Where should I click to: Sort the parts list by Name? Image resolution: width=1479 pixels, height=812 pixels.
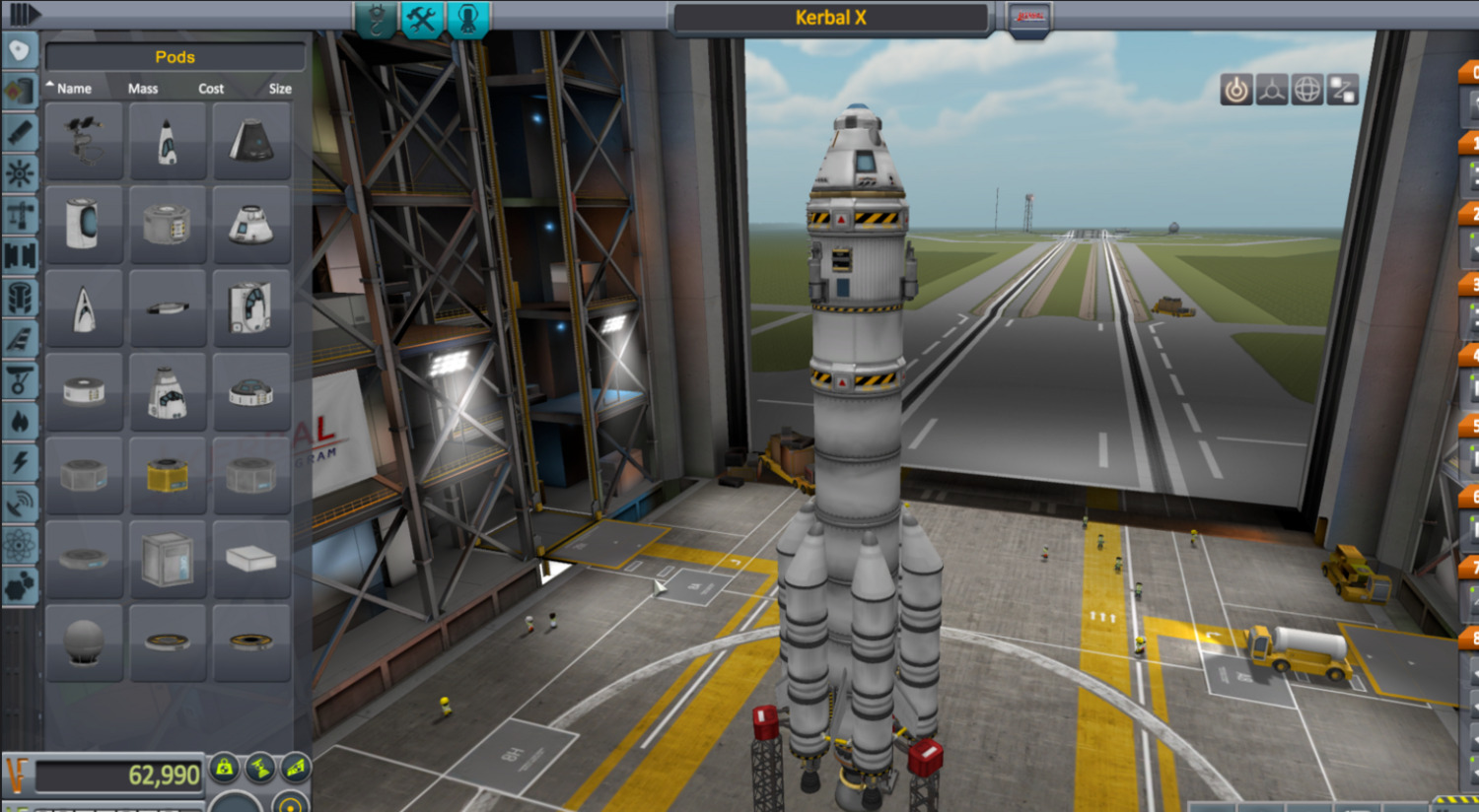(x=73, y=89)
